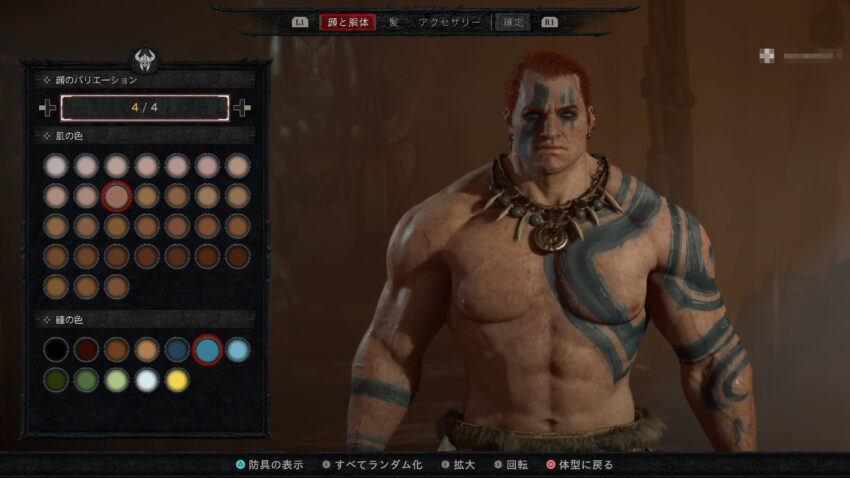Choose the black eye color swatch
The image size is (850, 478).
(x=56, y=349)
